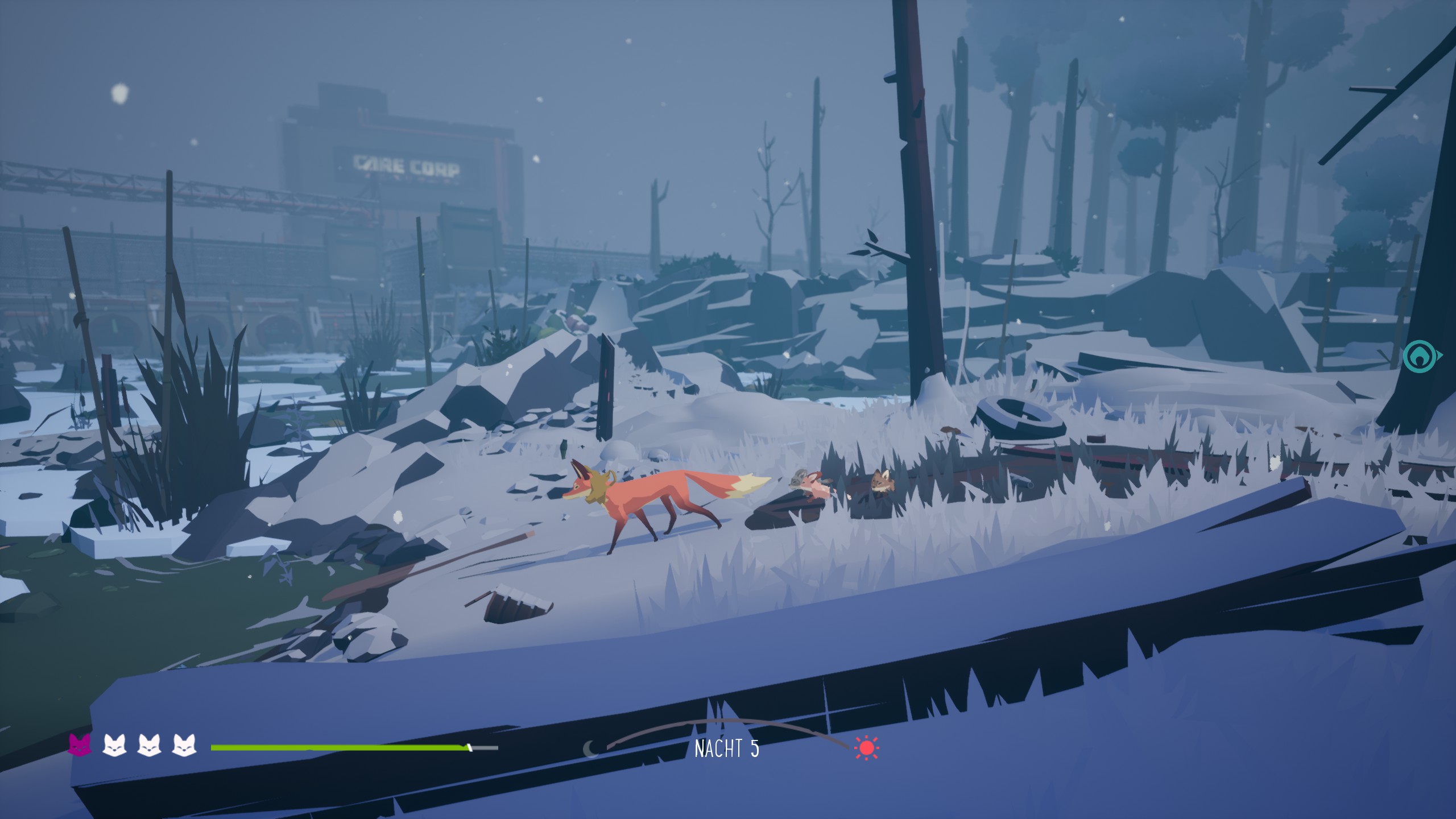This screenshot has width=1456, height=819.
Task: Click the purple fox cub icon
Action: click(80, 745)
